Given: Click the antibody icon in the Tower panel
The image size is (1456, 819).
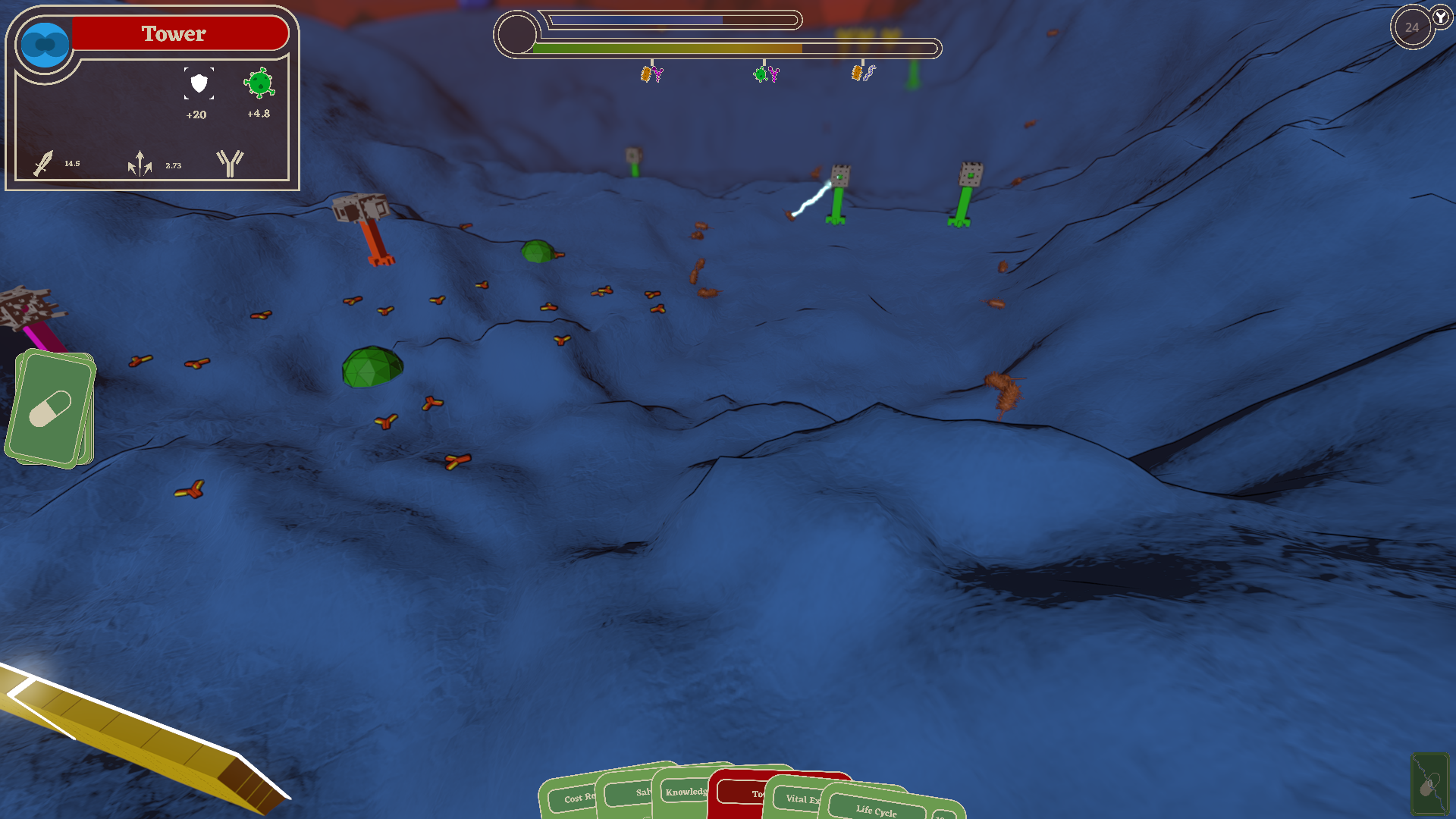Looking at the screenshot, I should [230, 162].
